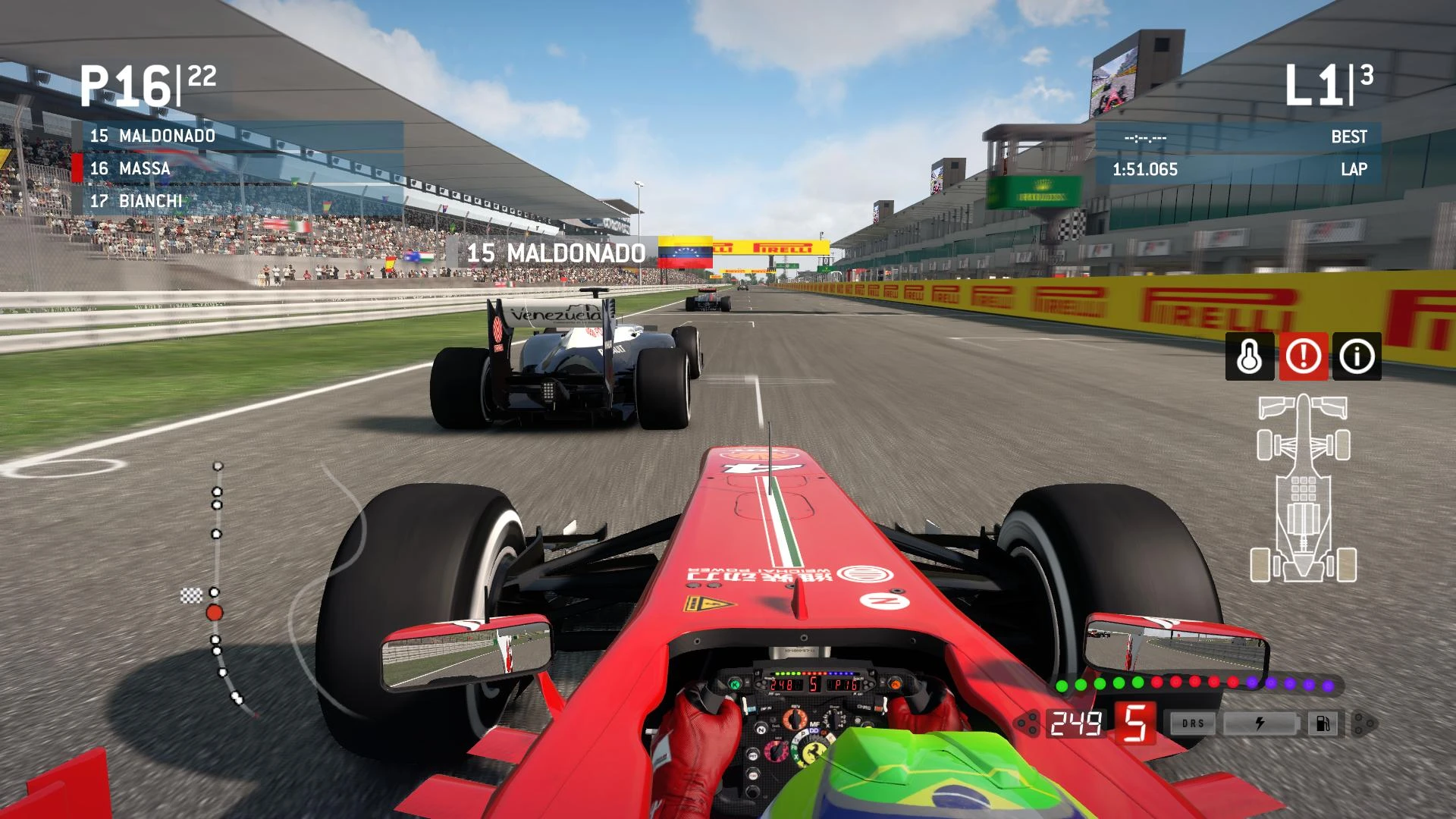Select MASSA in the position list

pyautogui.click(x=129, y=169)
